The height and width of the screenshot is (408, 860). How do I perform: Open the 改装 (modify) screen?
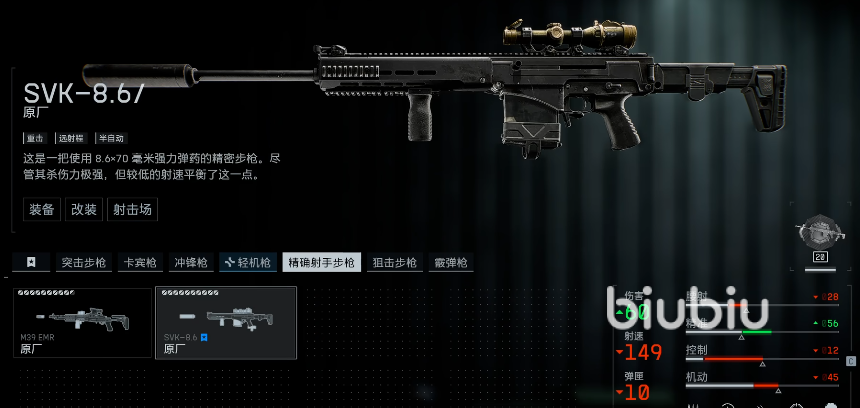click(84, 209)
